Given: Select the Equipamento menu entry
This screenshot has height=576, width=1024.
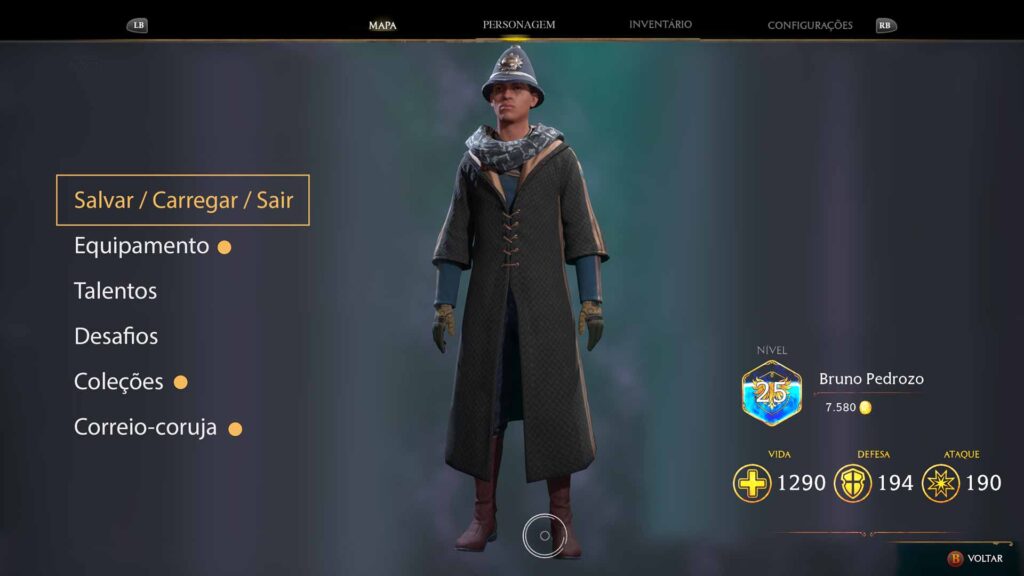Looking at the screenshot, I should pos(141,246).
